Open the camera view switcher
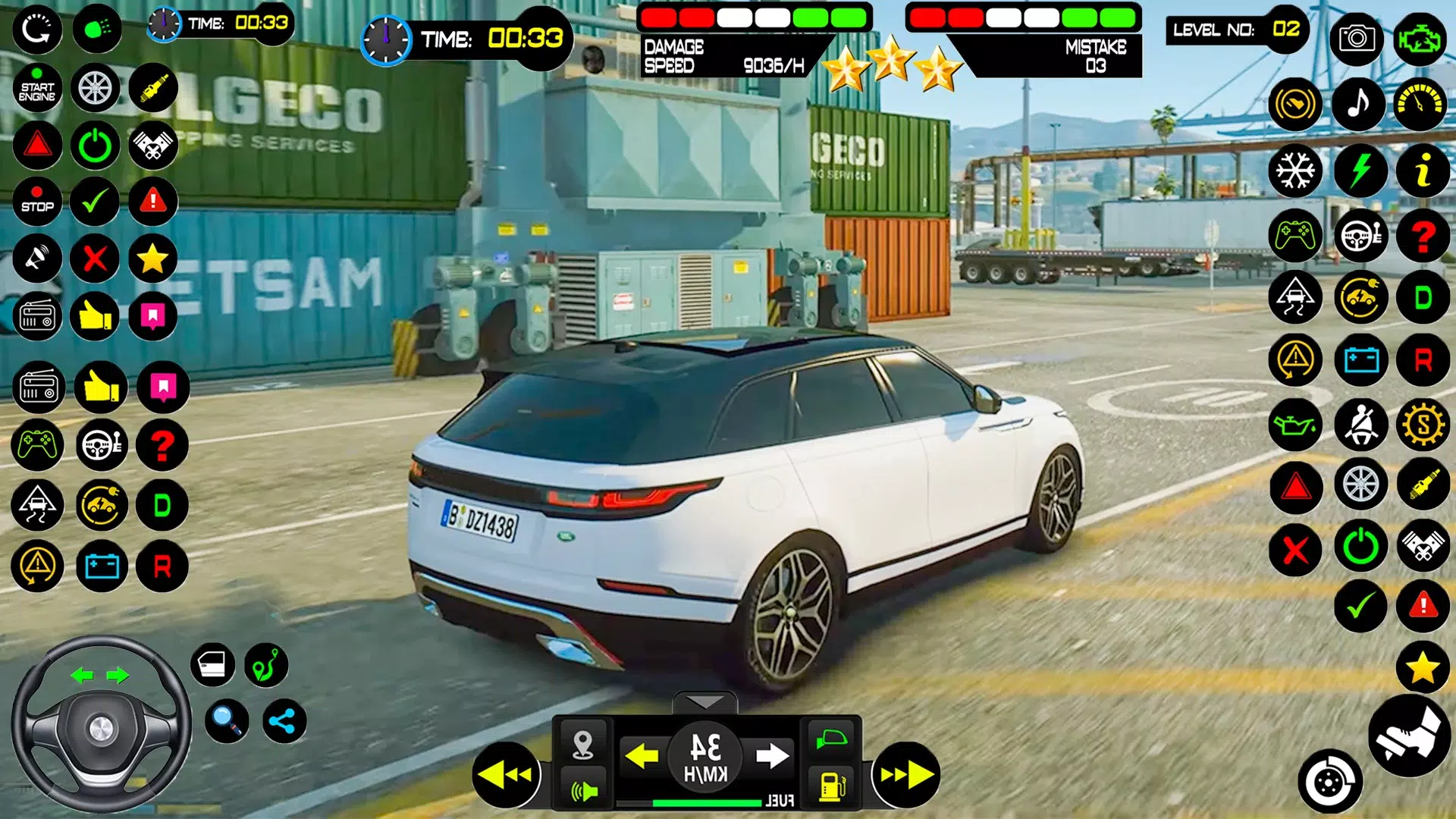Screen dimensions: 1456x819 click(x=1356, y=38)
